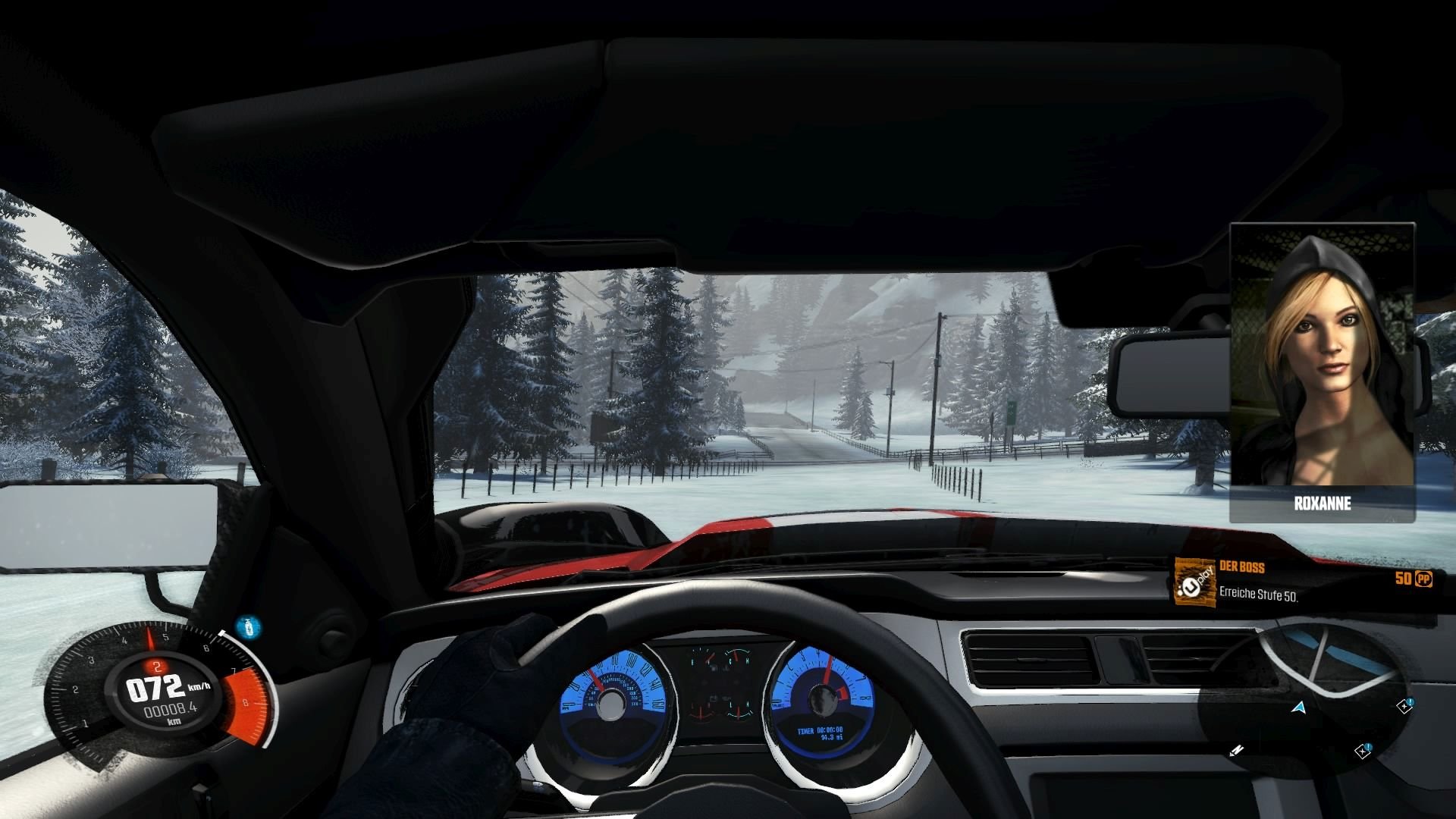Open the Der Boss achievement notification

(1304, 582)
